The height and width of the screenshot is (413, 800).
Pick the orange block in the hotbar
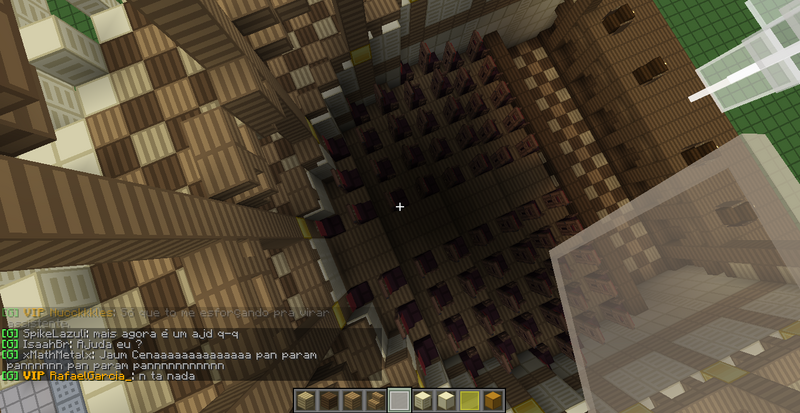492,401
